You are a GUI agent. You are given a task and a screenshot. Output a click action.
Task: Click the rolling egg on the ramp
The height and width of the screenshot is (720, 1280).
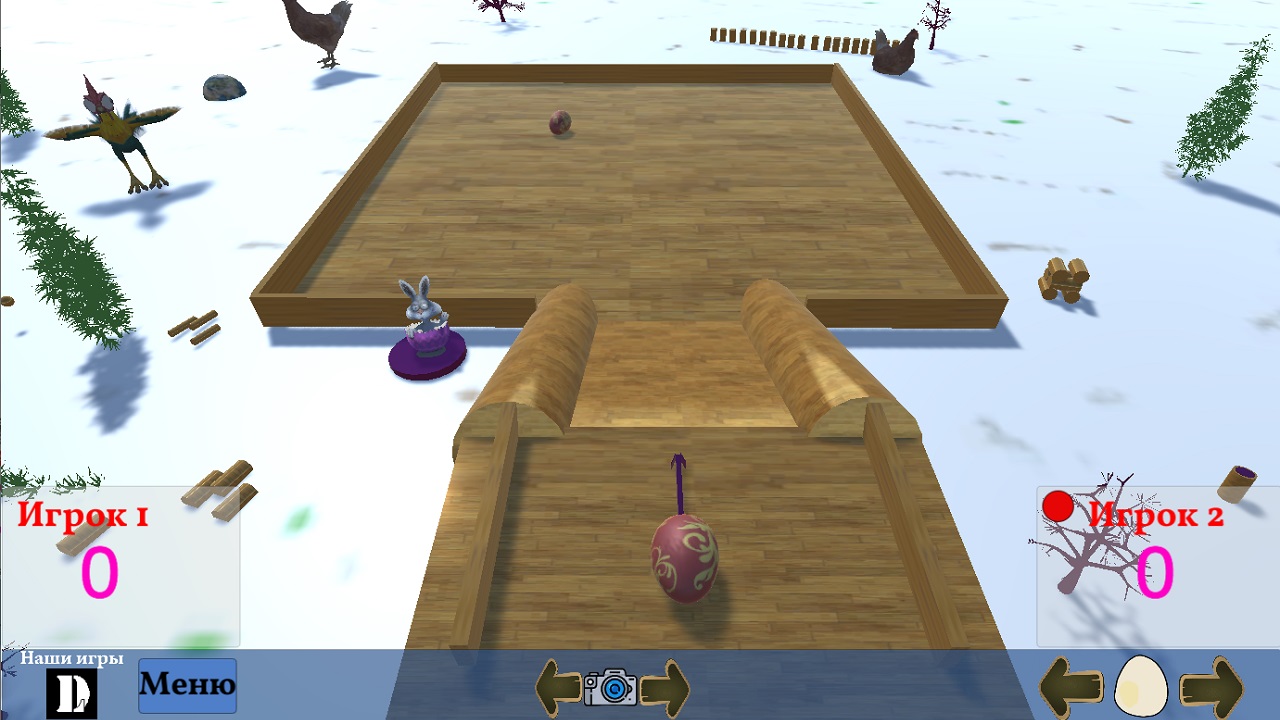click(x=682, y=560)
